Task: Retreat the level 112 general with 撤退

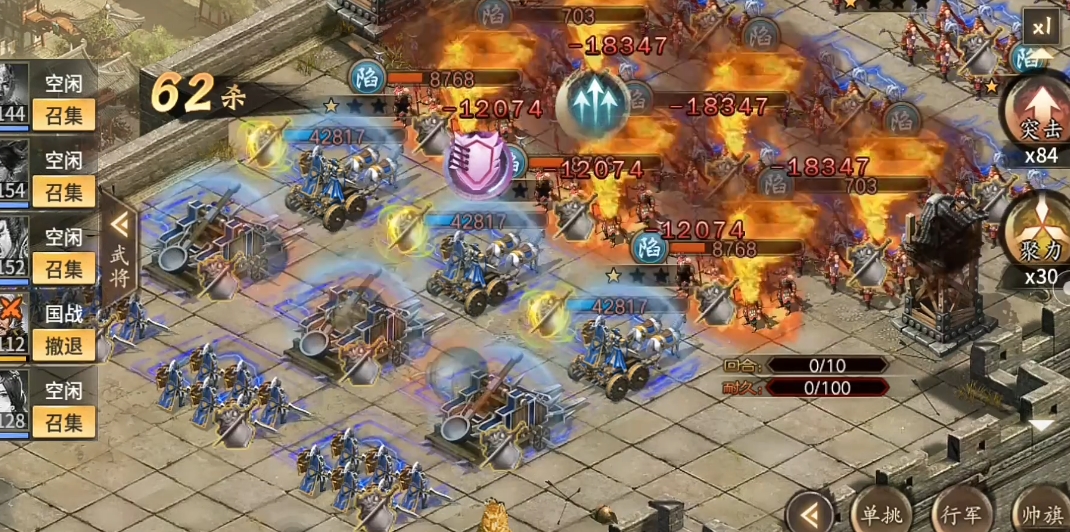Action: click(64, 345)
